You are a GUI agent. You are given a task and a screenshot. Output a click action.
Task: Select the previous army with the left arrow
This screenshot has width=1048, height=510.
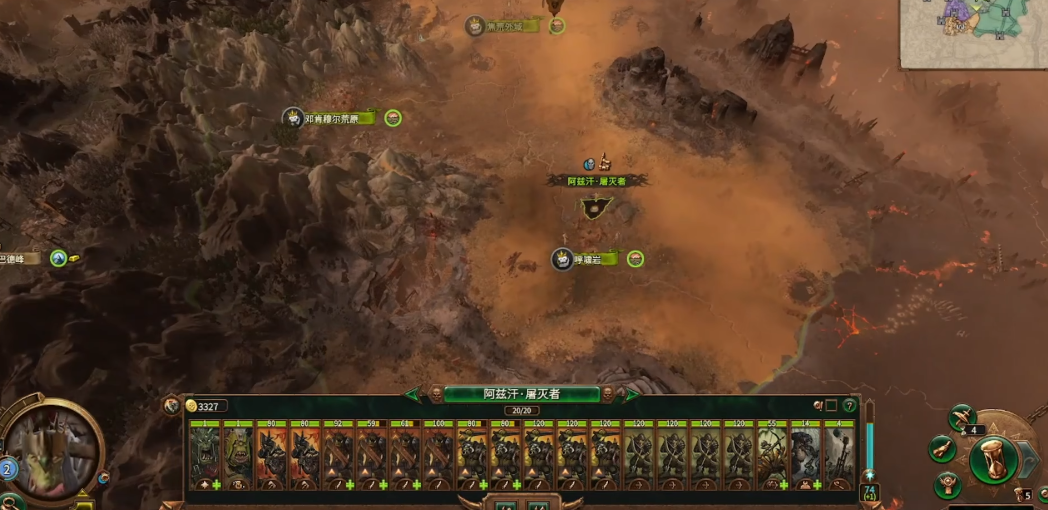coord(413,394)
